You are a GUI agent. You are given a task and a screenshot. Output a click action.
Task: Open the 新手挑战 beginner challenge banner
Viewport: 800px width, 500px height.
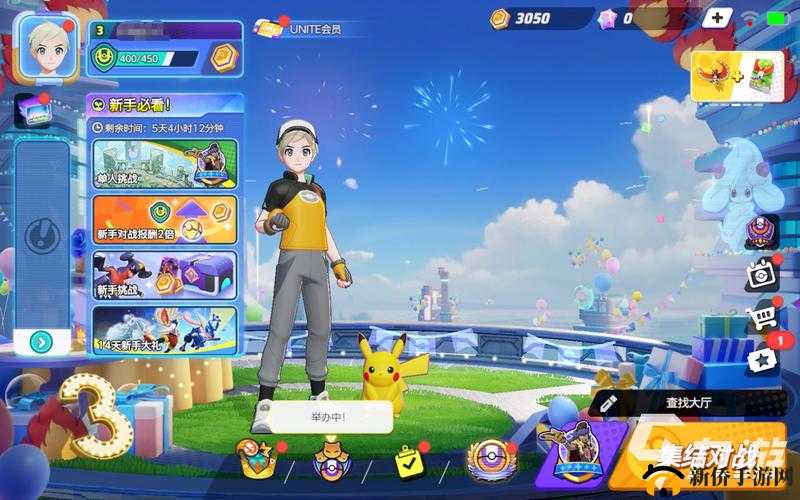(165, 274)
